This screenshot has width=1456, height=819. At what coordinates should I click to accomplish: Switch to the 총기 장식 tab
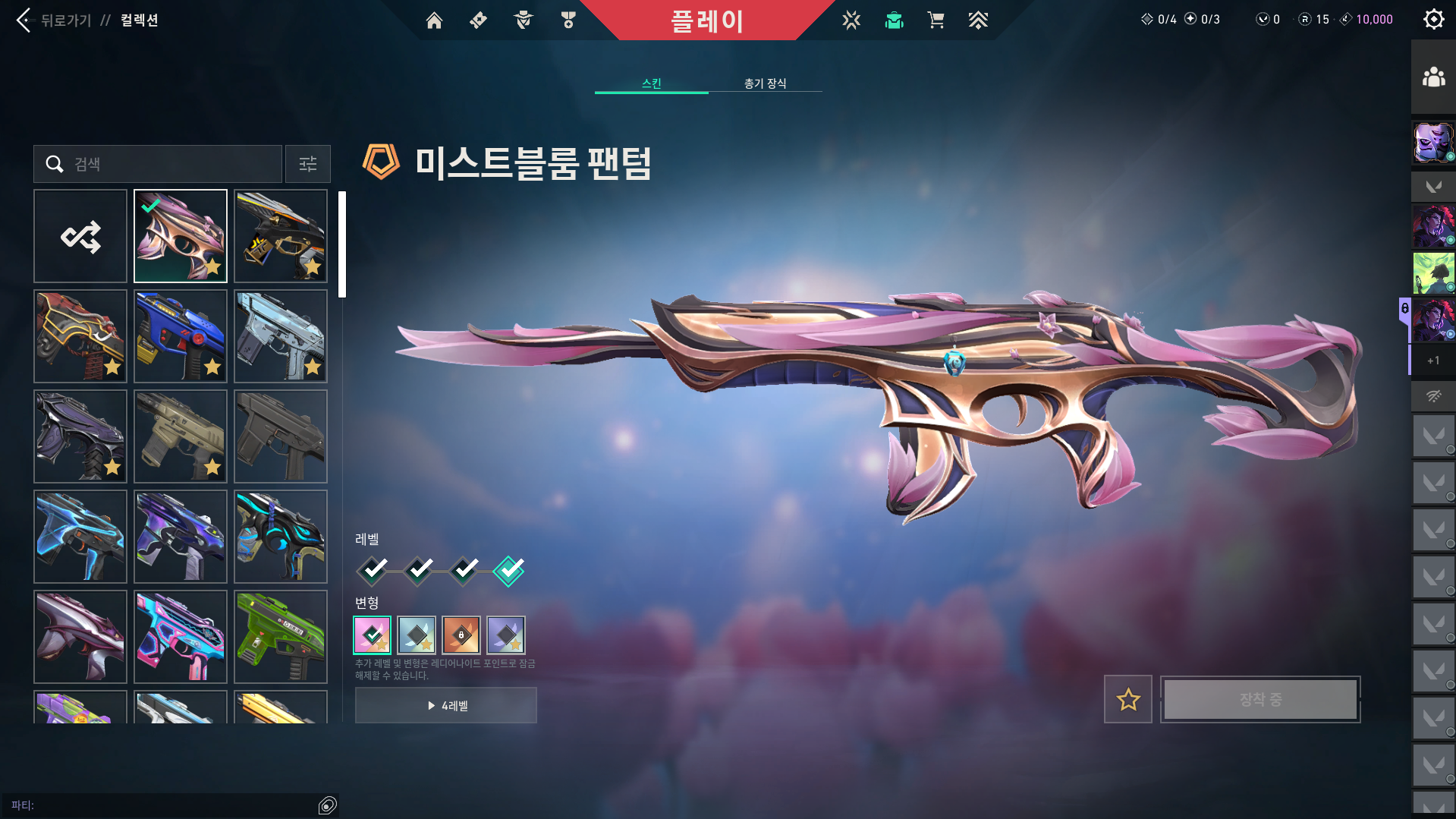point(766,83)
